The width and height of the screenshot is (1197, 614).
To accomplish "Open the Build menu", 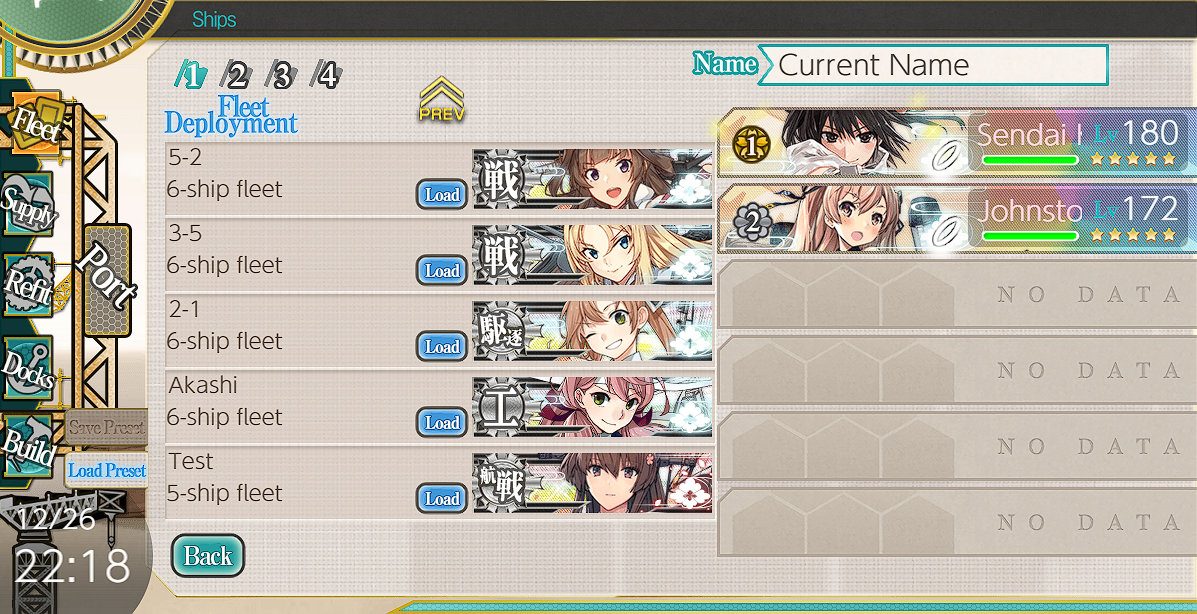I will pyautogui.click(x=28, y=446).
